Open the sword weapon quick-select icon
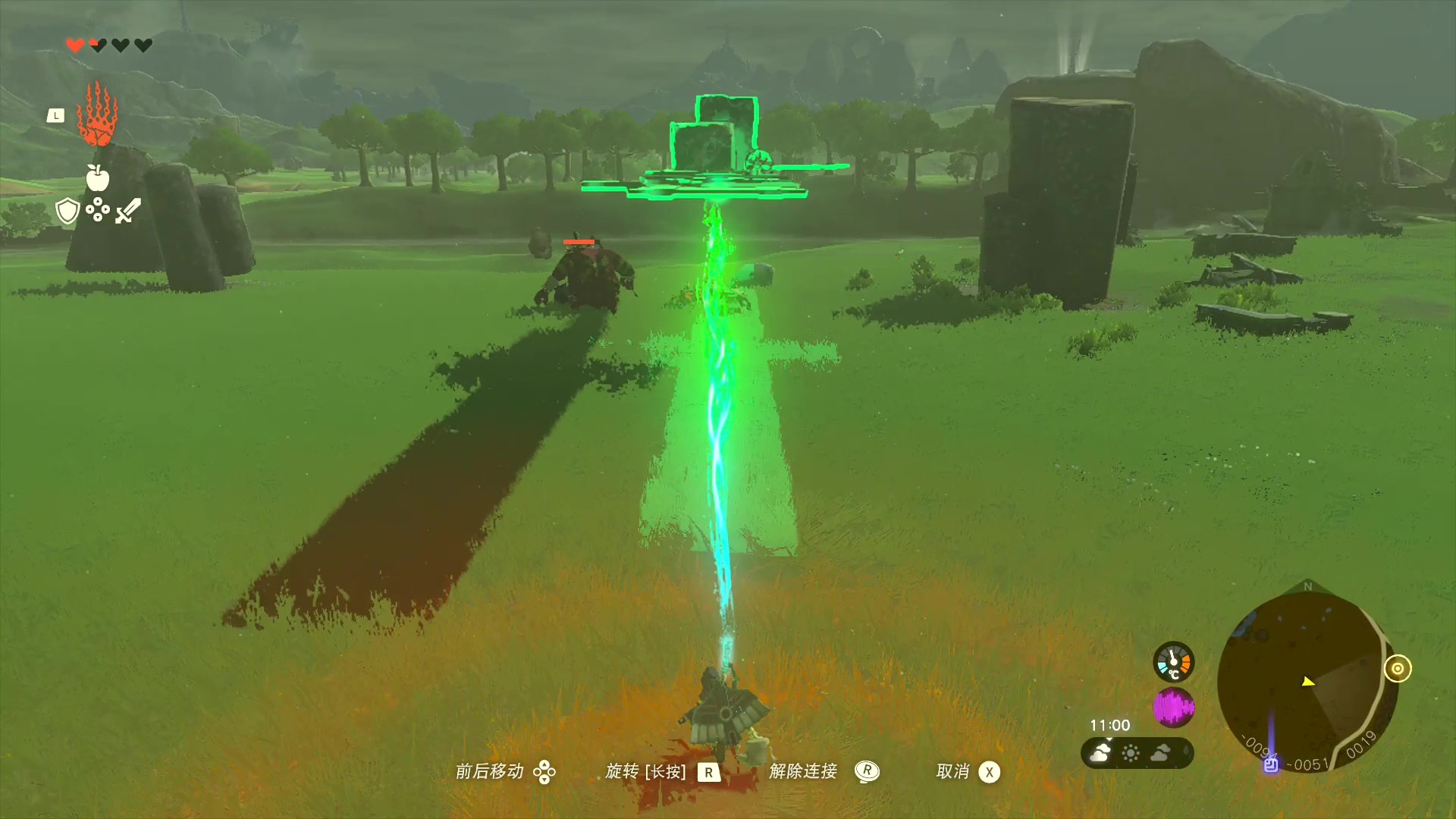The height and width of the screenshot is (819, 1456). (x=128, y=210)
